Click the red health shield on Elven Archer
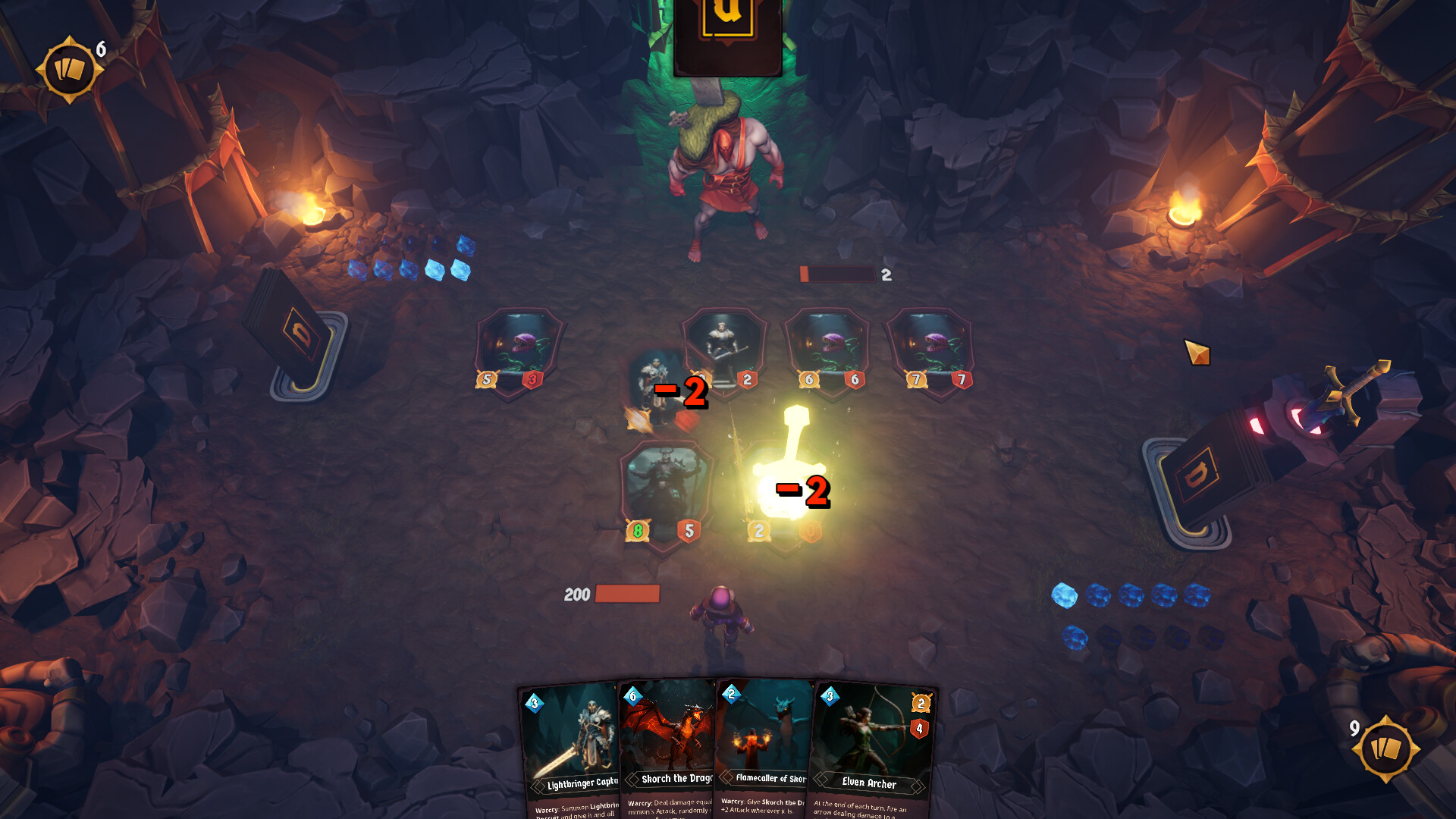Viewport: 1456px width, 819px height. pos(918,730)
